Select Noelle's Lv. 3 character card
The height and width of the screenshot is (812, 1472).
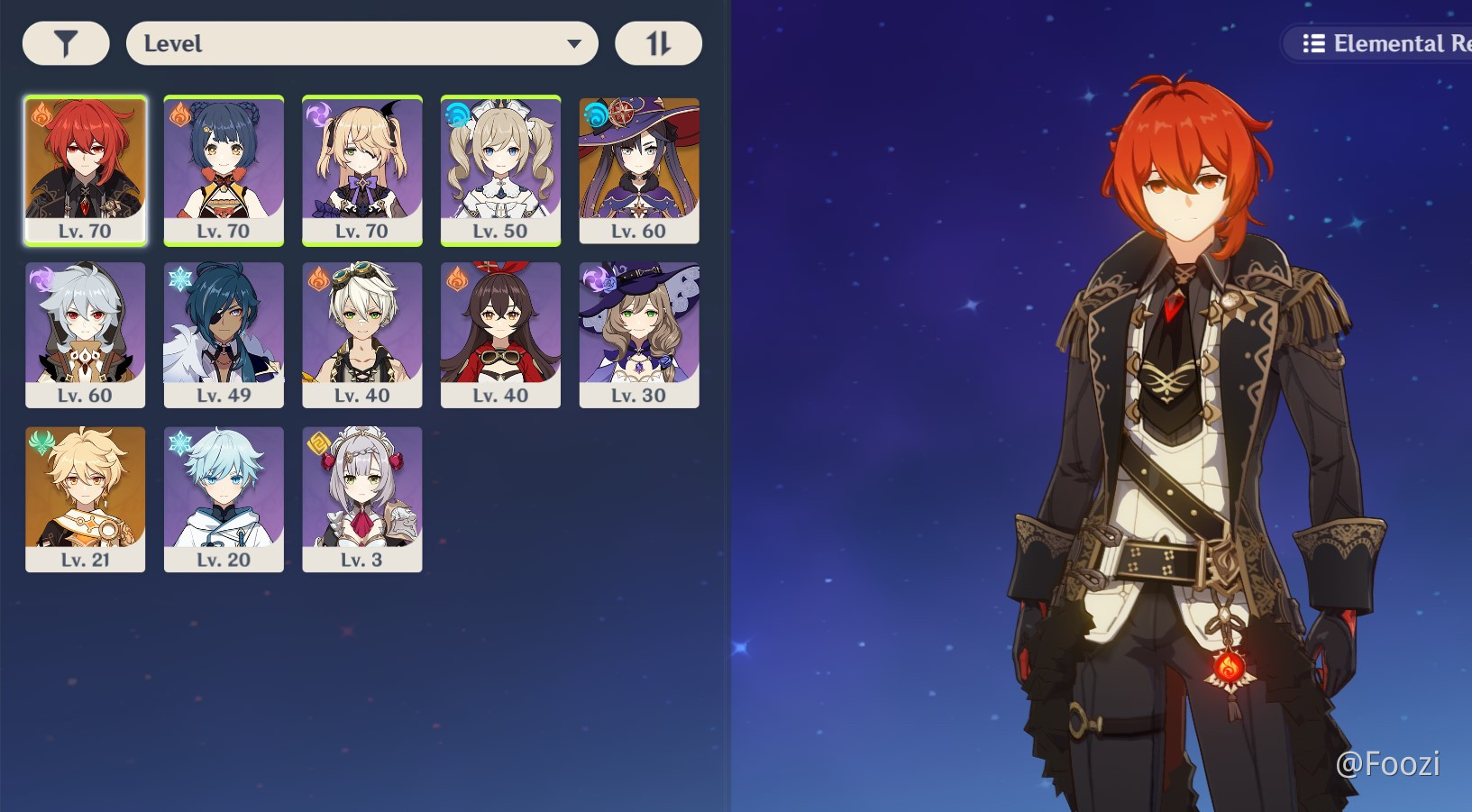362,497
